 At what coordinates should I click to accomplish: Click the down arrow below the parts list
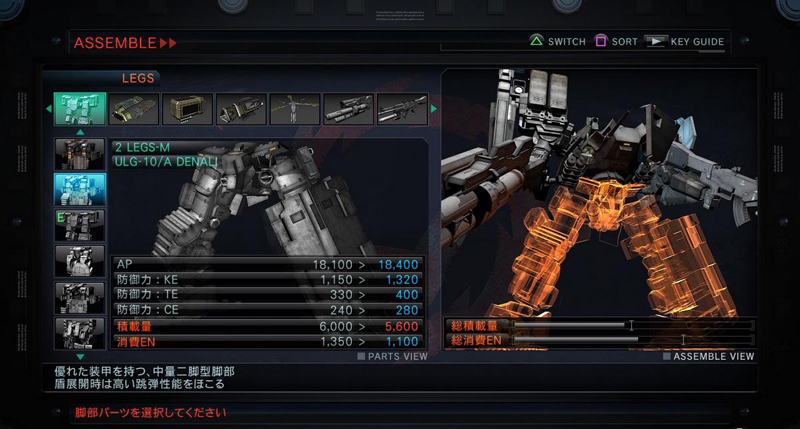(80, 355)
